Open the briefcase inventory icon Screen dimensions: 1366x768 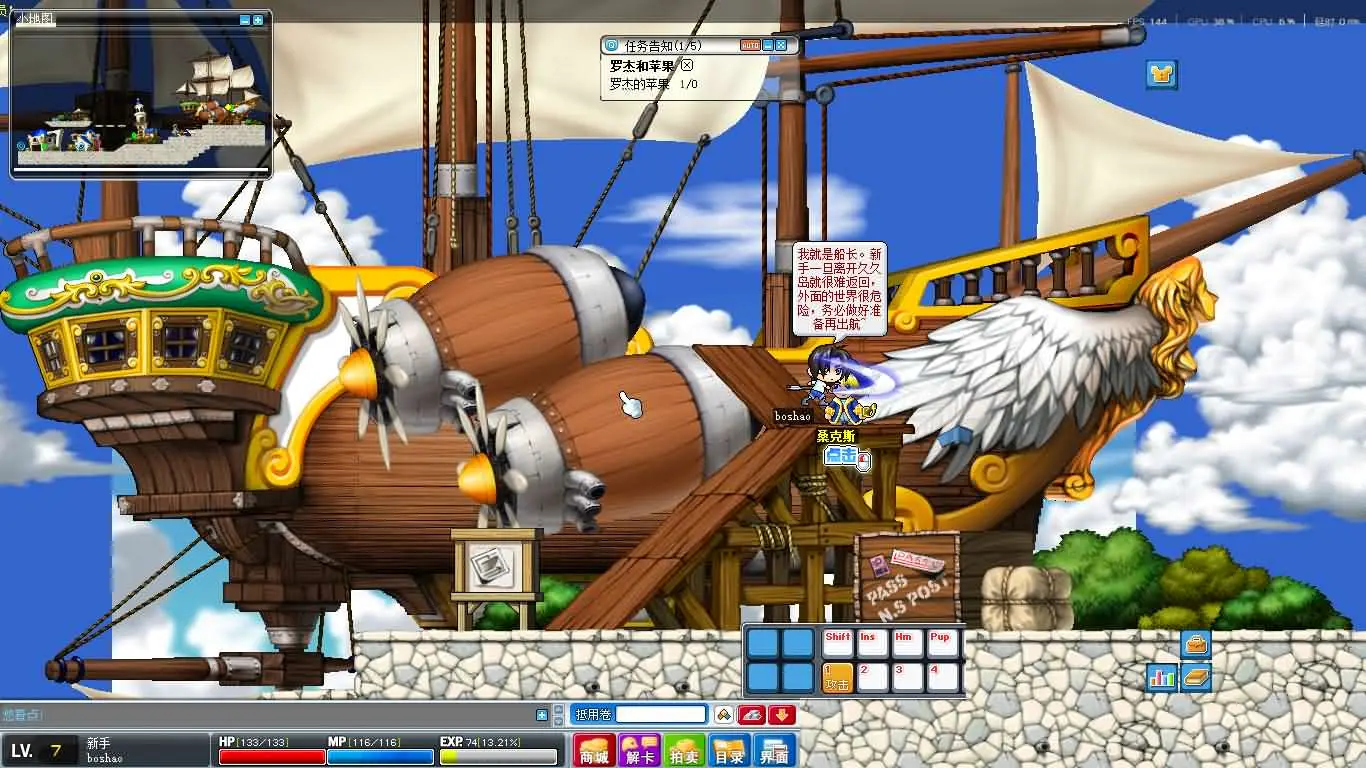[x=1196, y=644]
